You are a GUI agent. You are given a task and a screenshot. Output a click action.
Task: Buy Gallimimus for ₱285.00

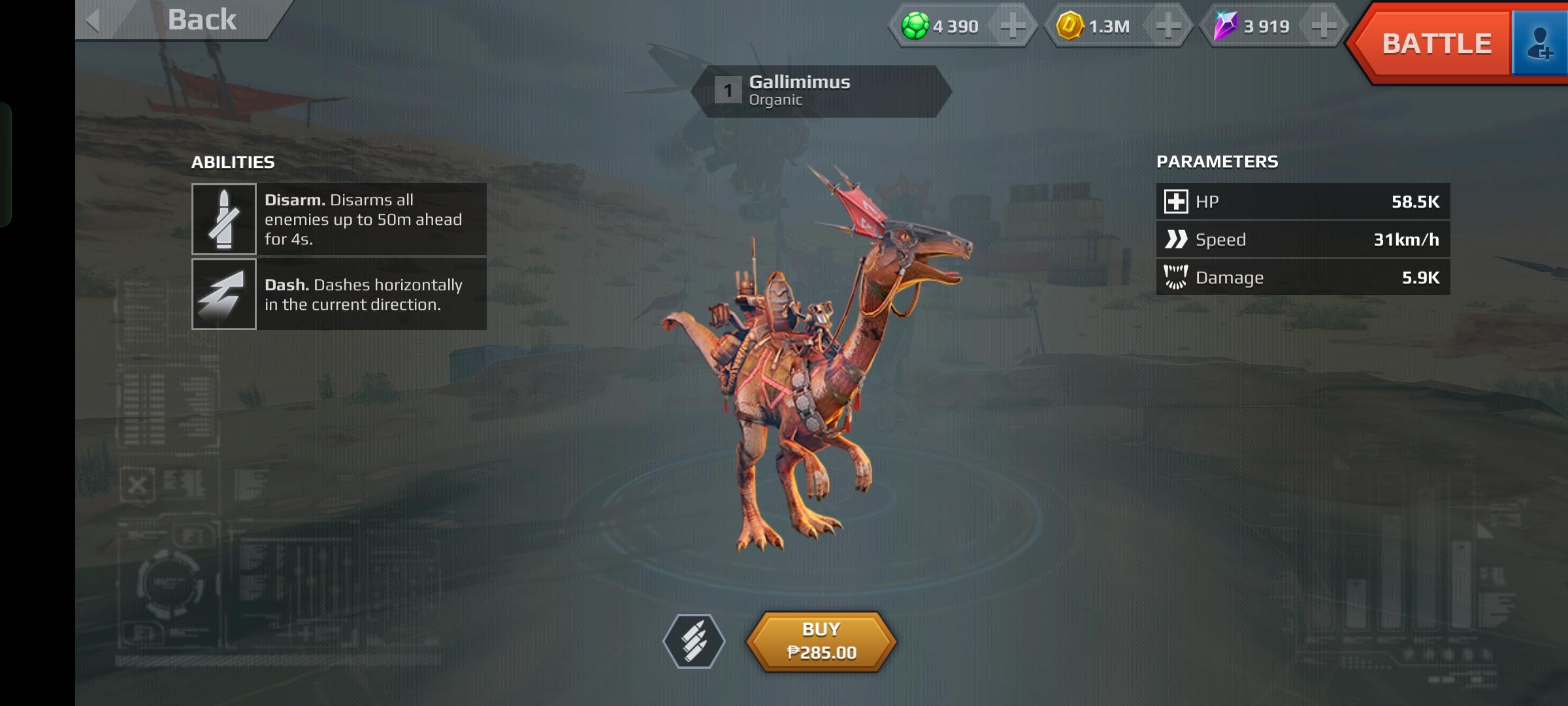821,641
